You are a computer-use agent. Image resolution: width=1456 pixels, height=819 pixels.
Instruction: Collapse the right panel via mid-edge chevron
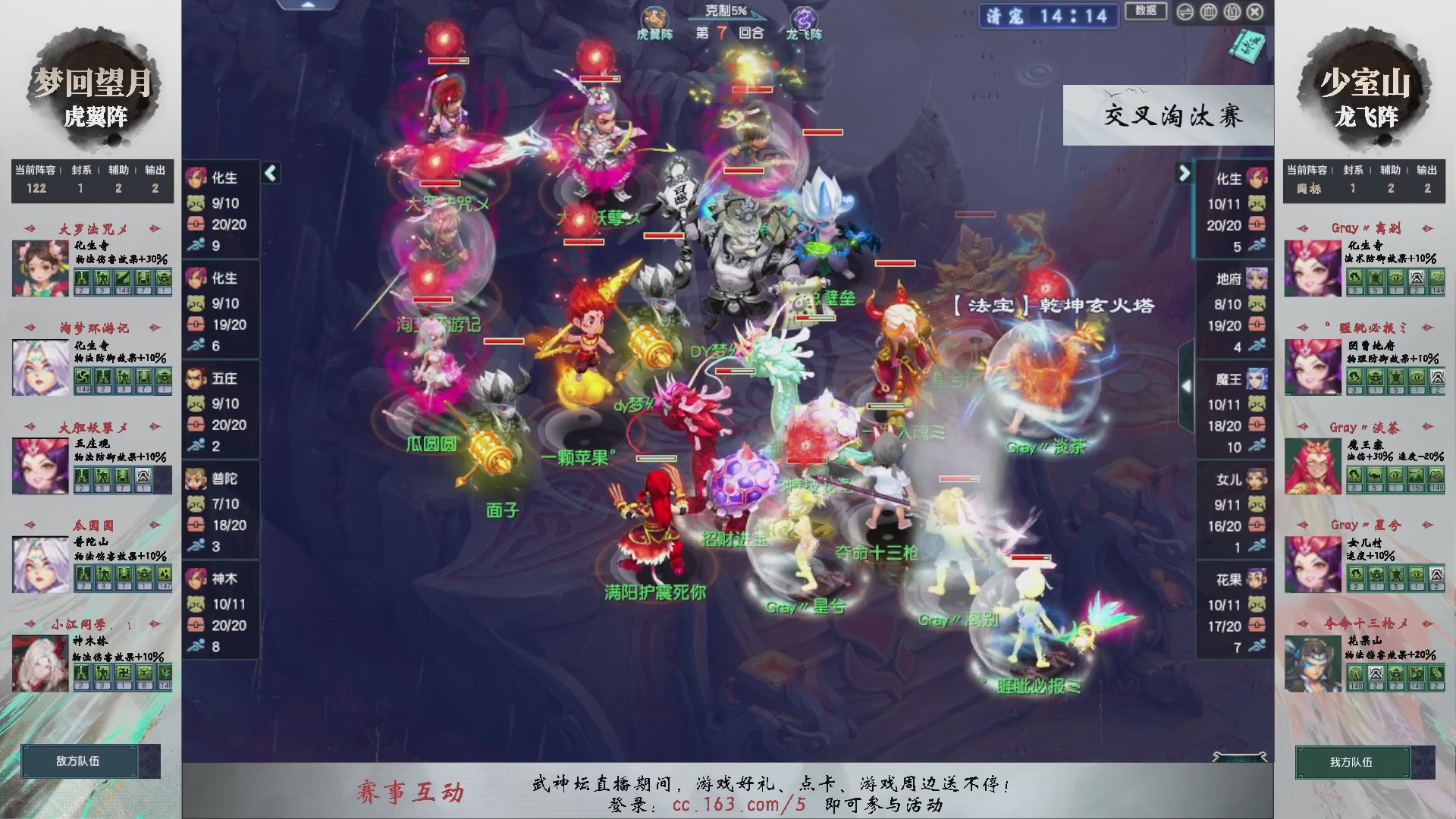pos(1188,385)
